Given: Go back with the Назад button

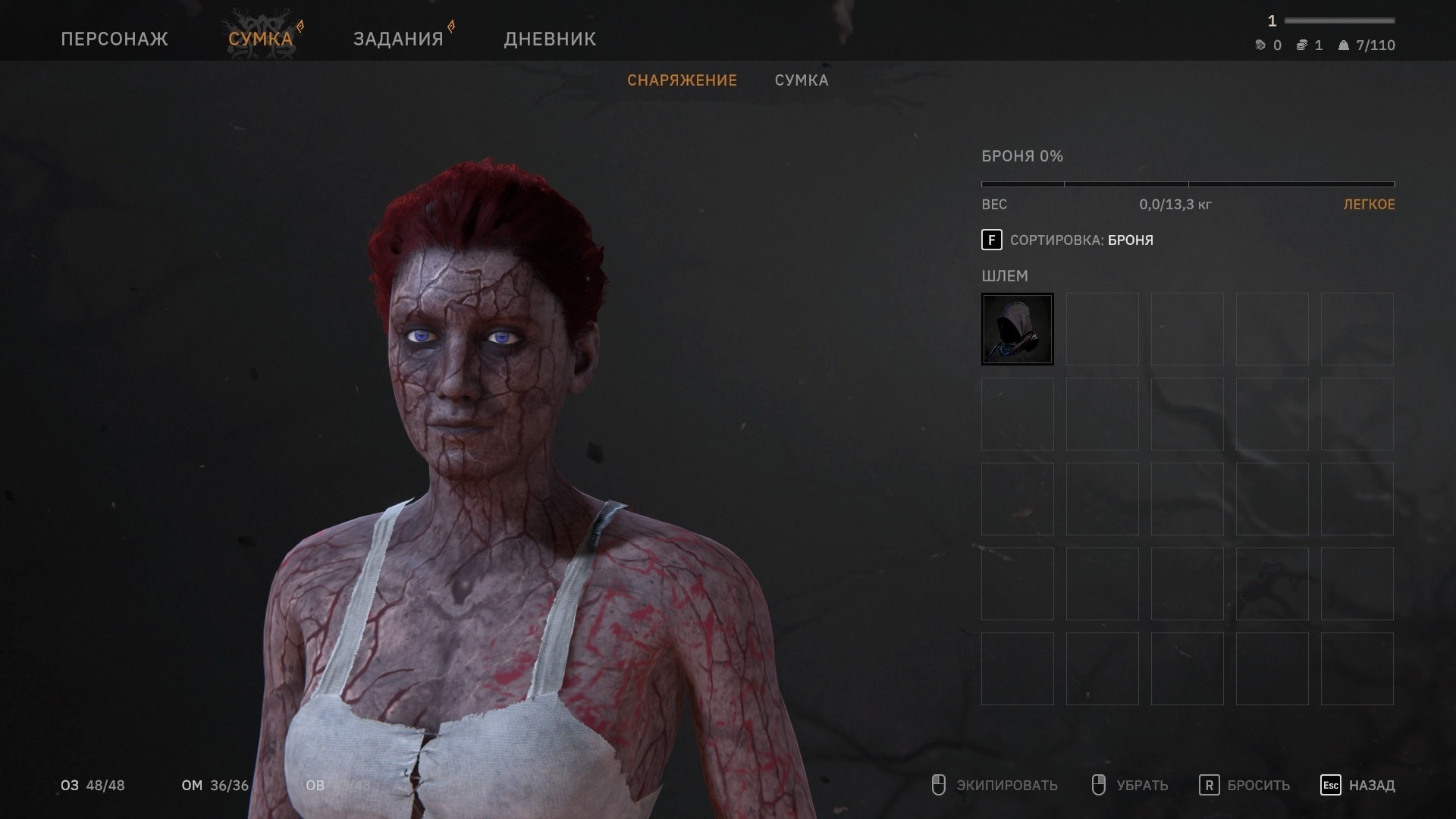Looking at the screenshot, I should pyautogui.click(x=1358, y=786).
